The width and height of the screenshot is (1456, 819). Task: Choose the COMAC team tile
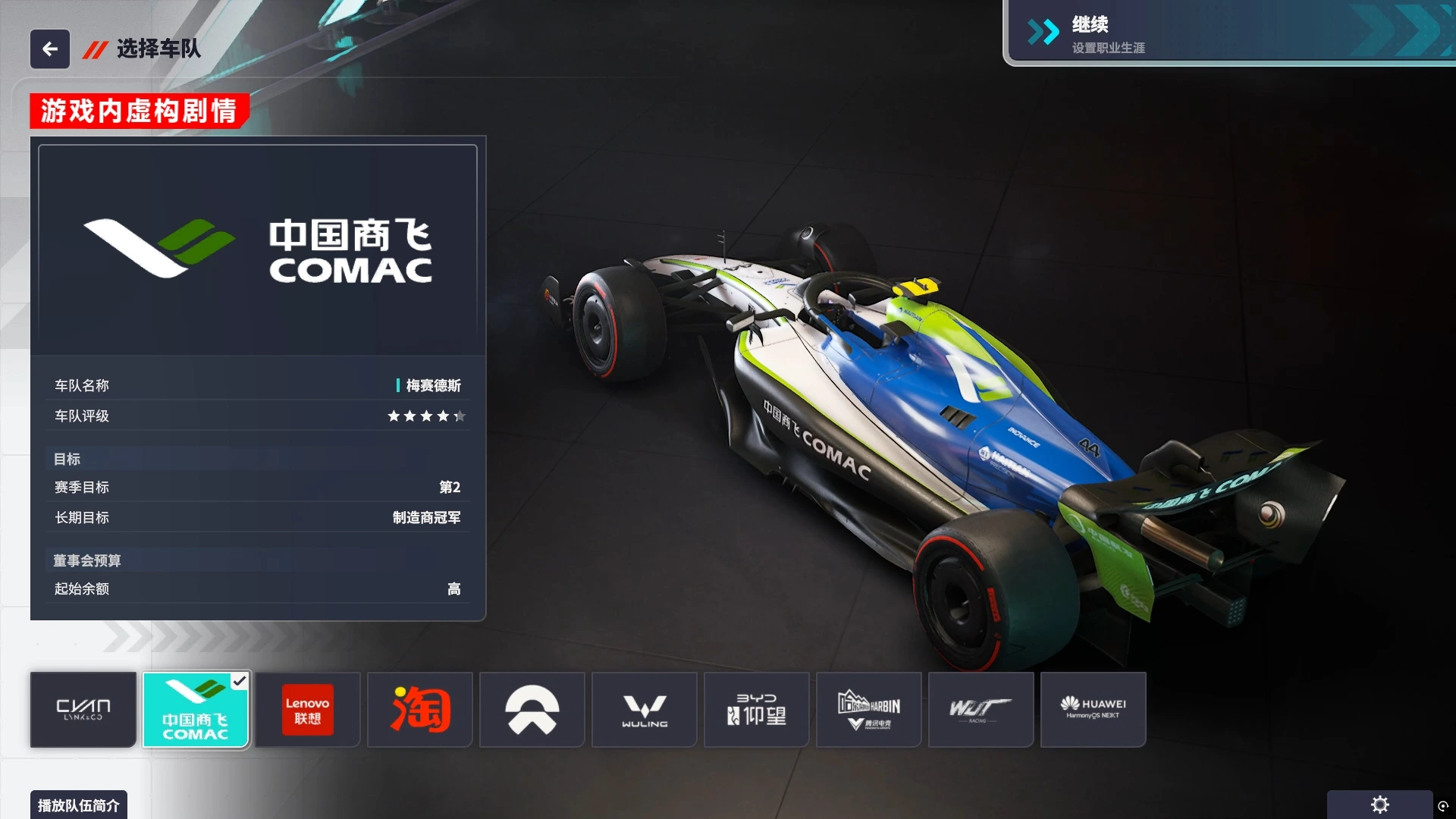[x=196, y=710]
